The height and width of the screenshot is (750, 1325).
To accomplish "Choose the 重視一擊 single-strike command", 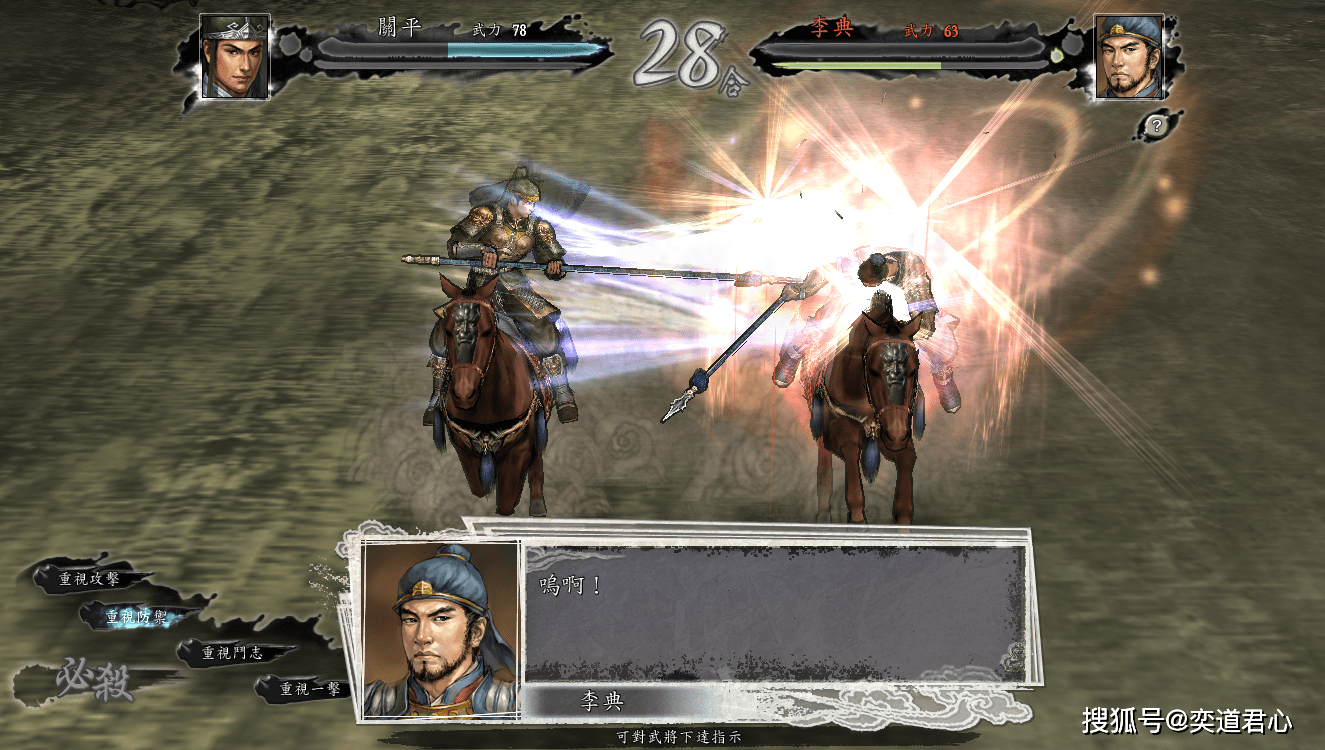I will click(311, 688).
